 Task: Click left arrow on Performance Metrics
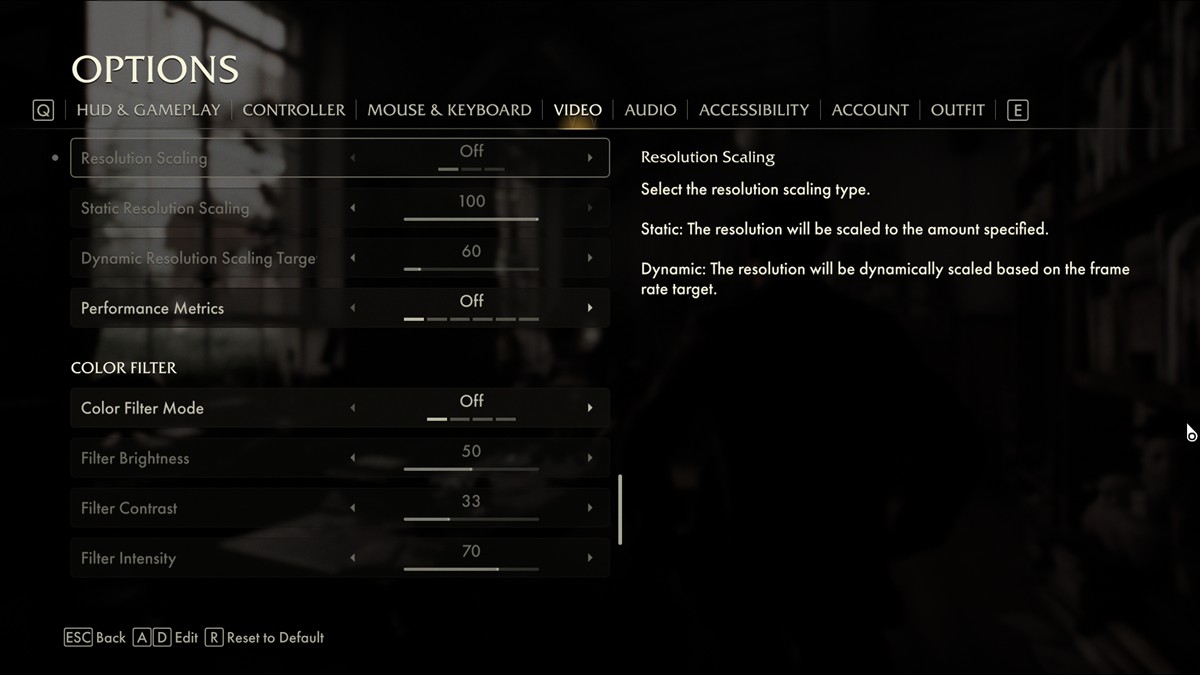pos(352,308)
